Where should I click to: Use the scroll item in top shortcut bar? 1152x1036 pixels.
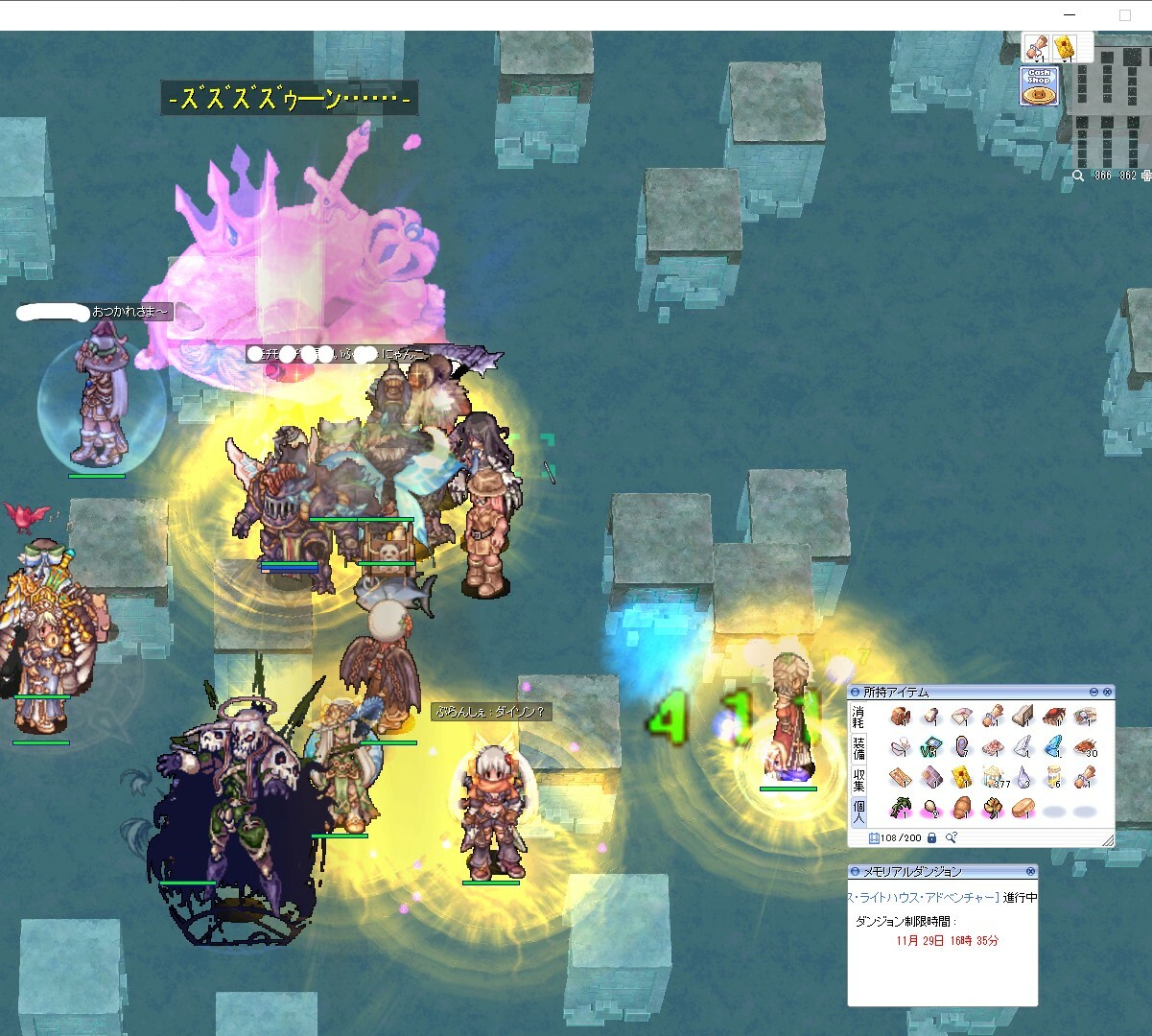tap(1035, 46)
